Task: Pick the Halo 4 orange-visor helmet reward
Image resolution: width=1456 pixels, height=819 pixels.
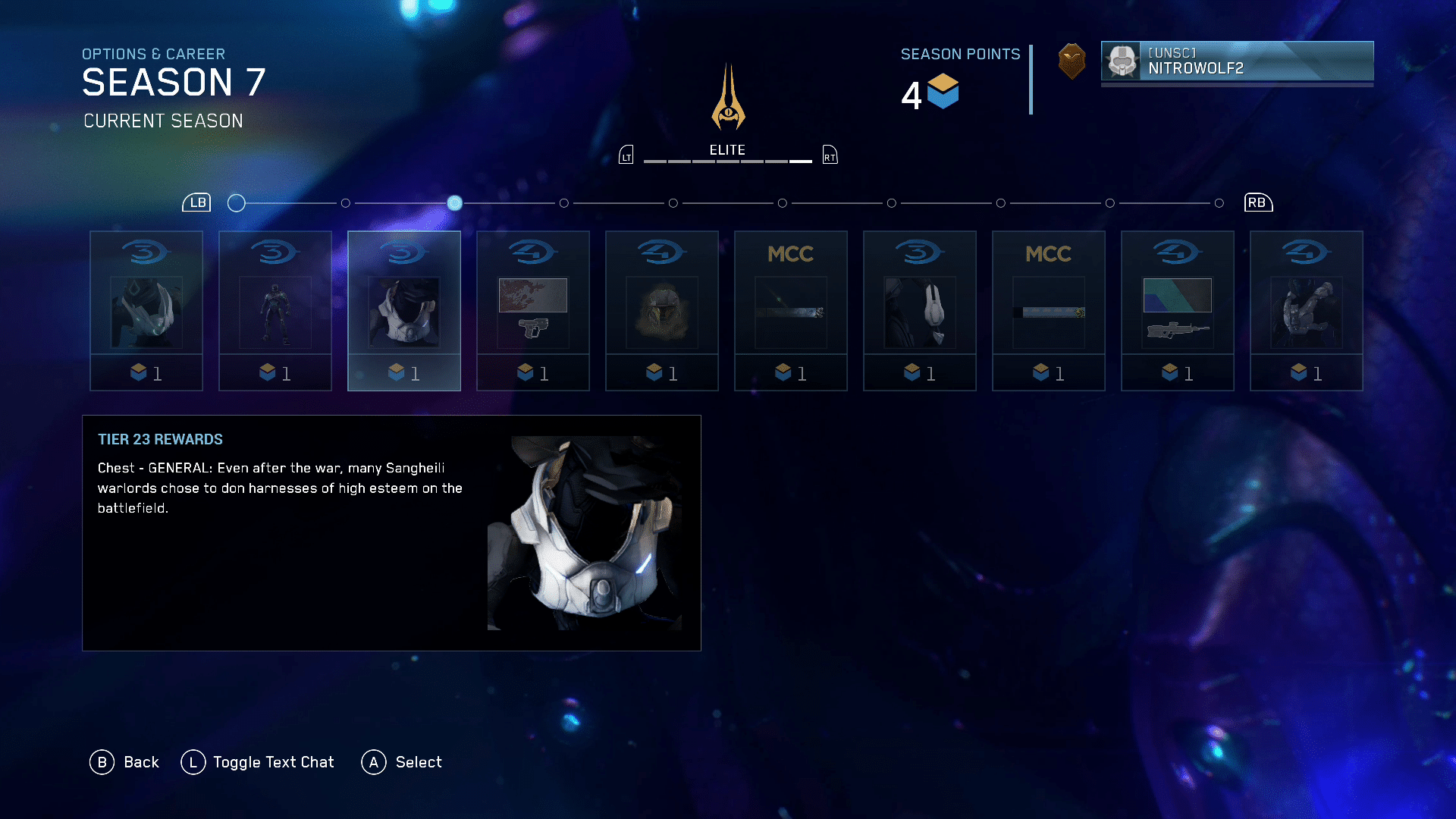Action: pyautogui.click(x=661, y=311)
